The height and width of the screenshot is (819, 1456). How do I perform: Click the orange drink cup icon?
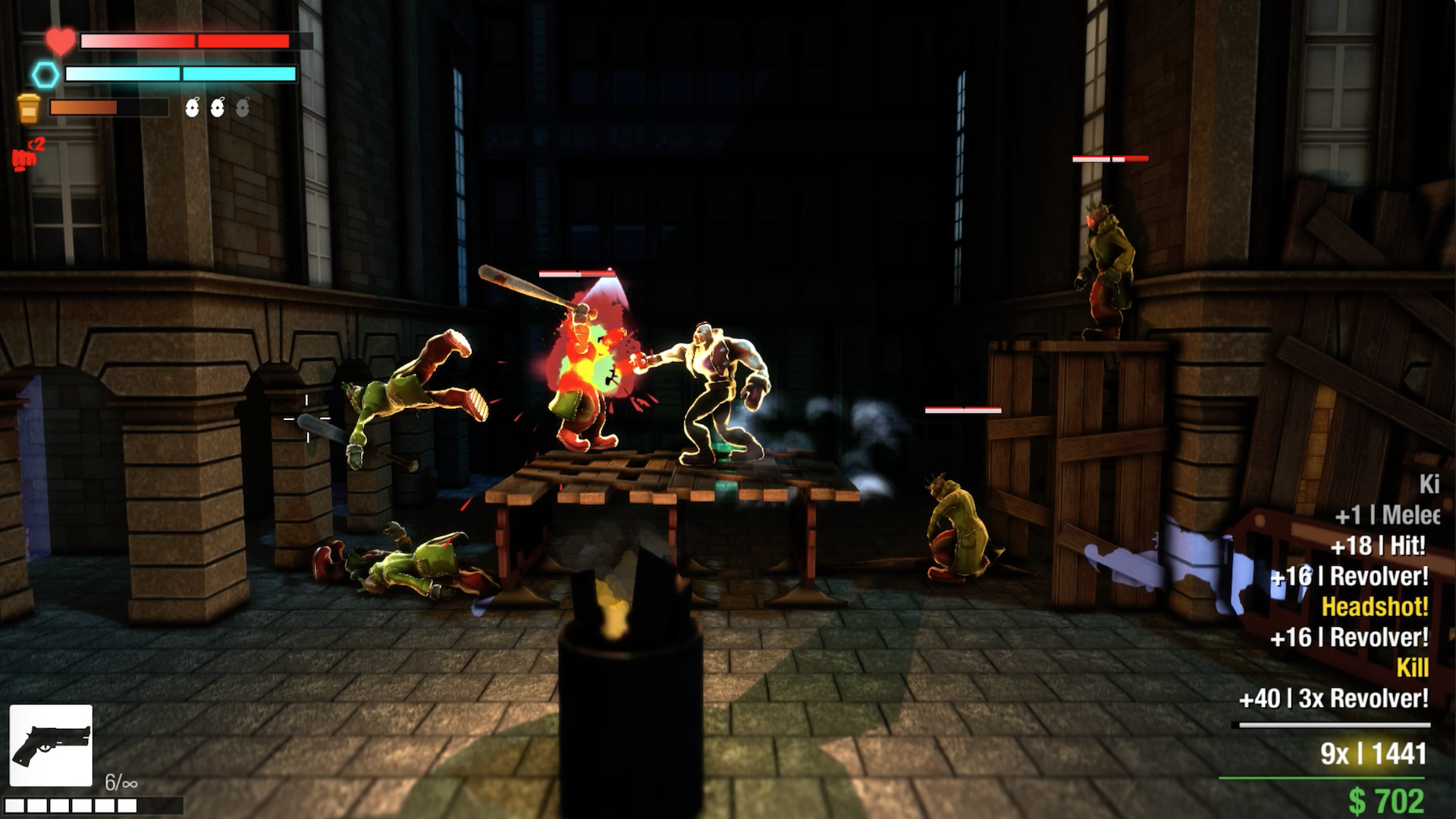29,108
